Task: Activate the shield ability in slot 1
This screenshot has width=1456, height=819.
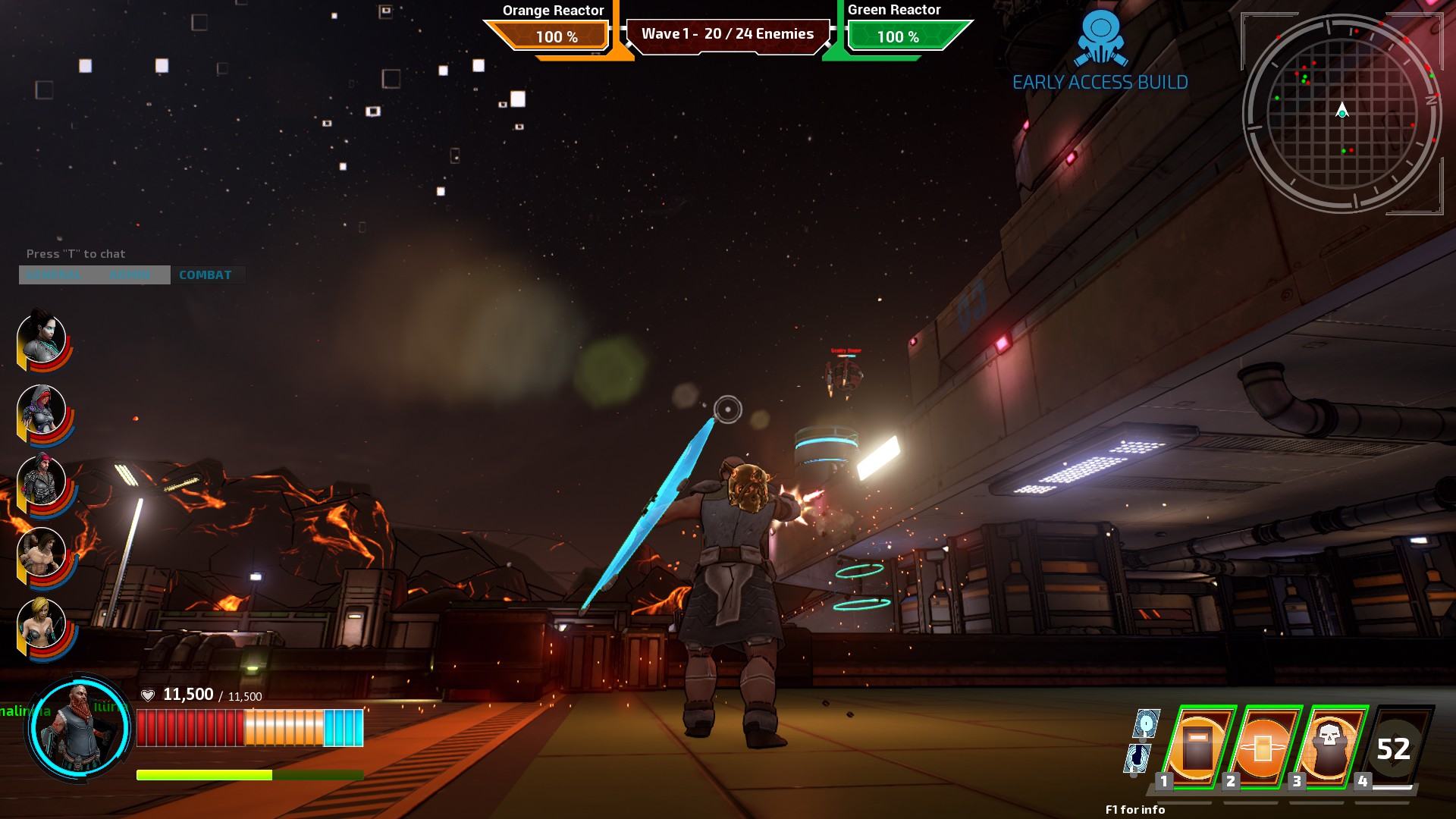Action: [x=1196, y=747]
